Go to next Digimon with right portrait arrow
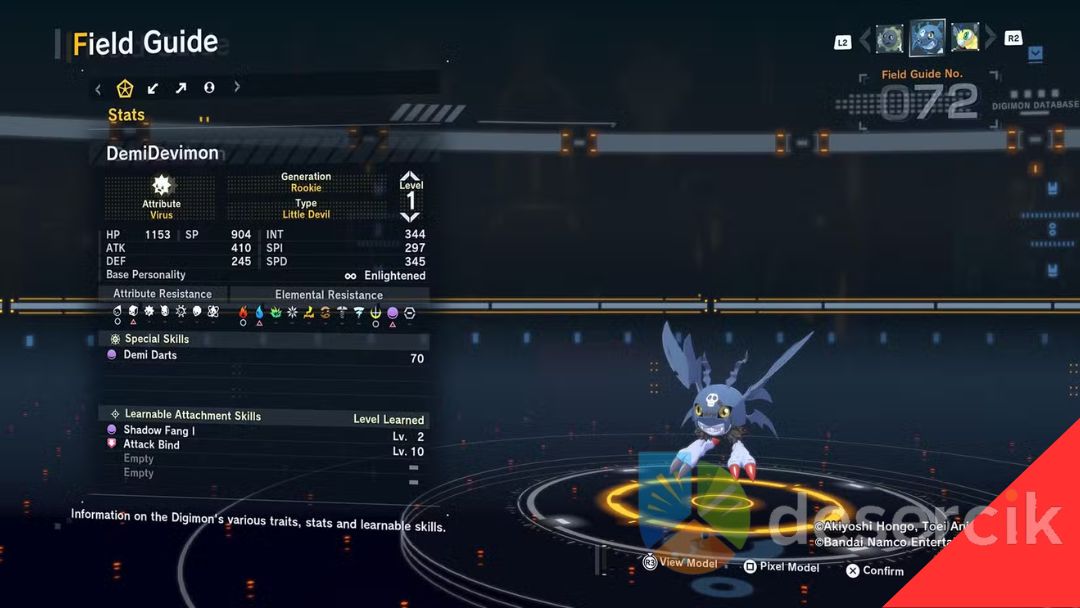This screenshot has width=1080, height=608. pyautogui.click(x=990, y=39)
